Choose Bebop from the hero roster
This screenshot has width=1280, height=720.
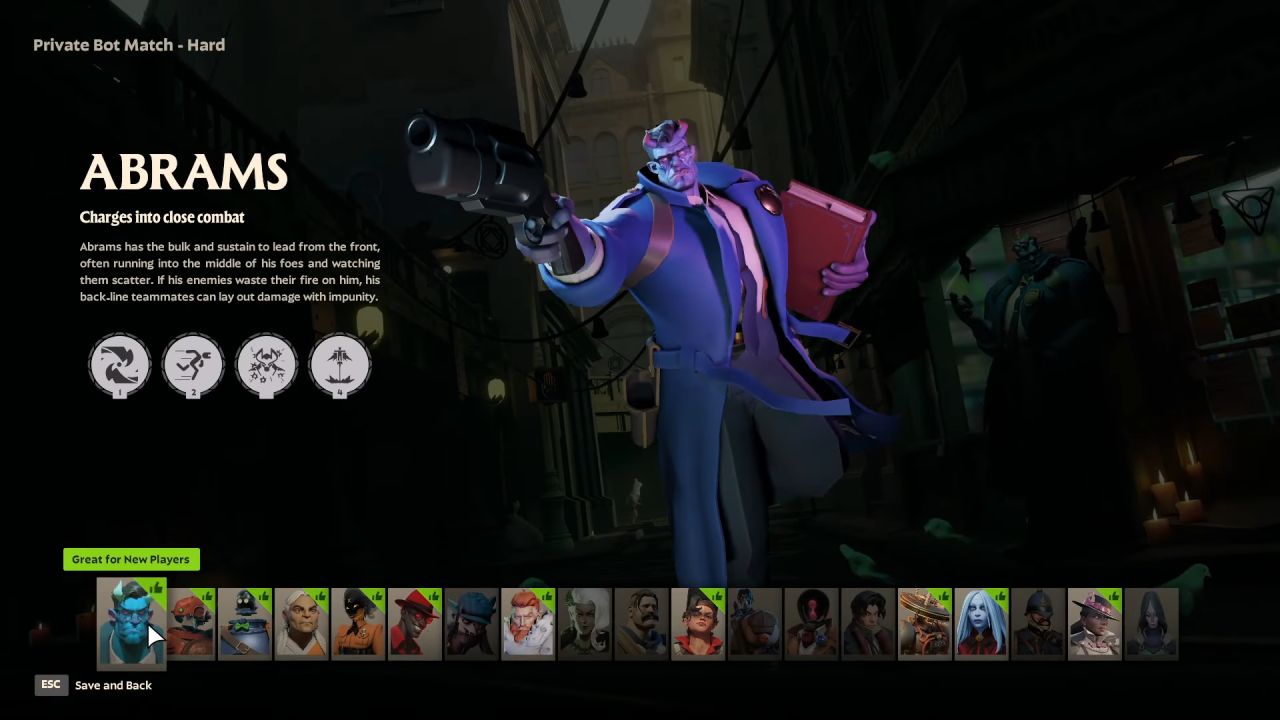point(189,623)
